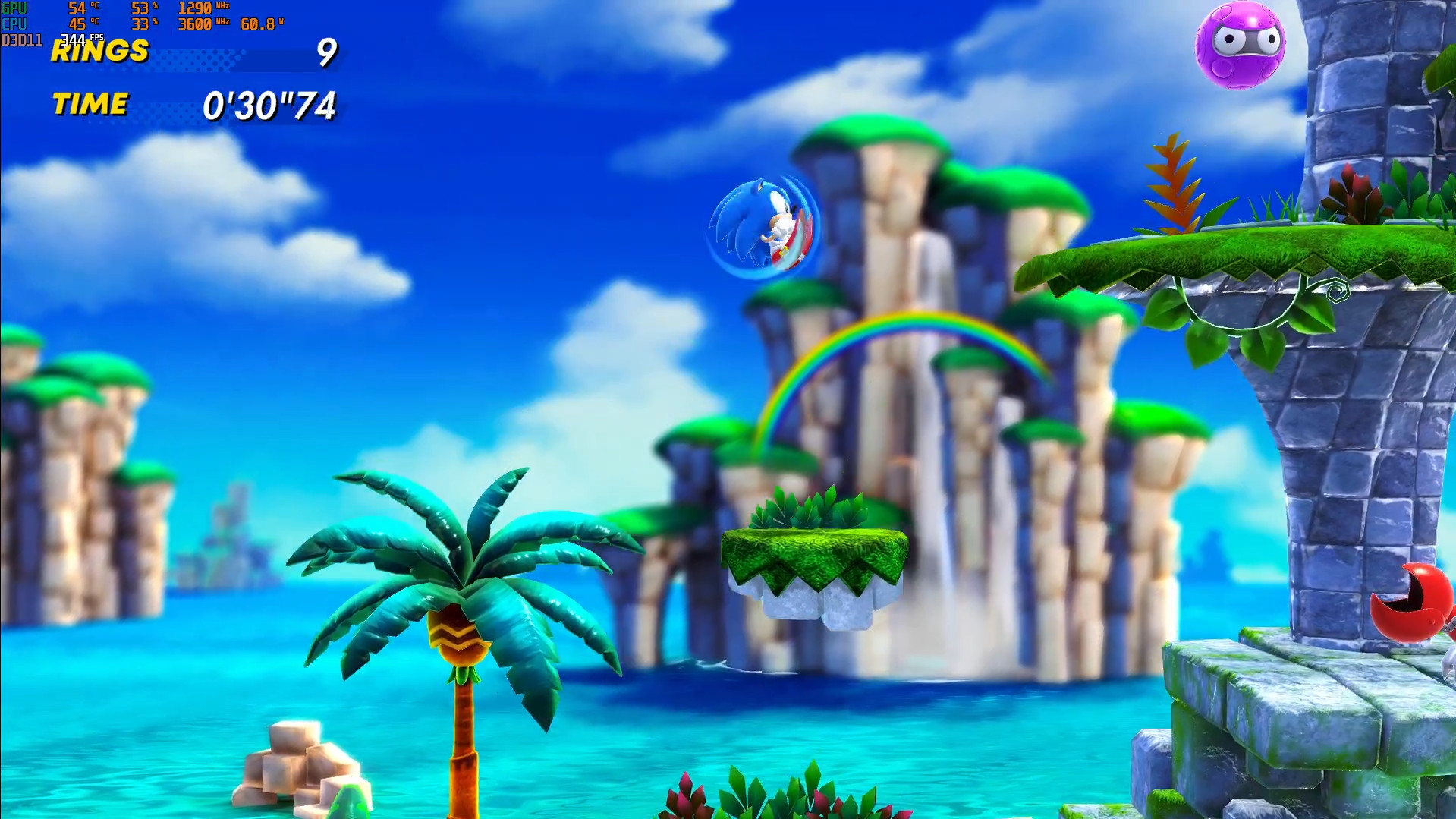Viewport: 1456px width, 819px height.
Task: Click the D3D11 API indicator
Action: tap(21, 39)
